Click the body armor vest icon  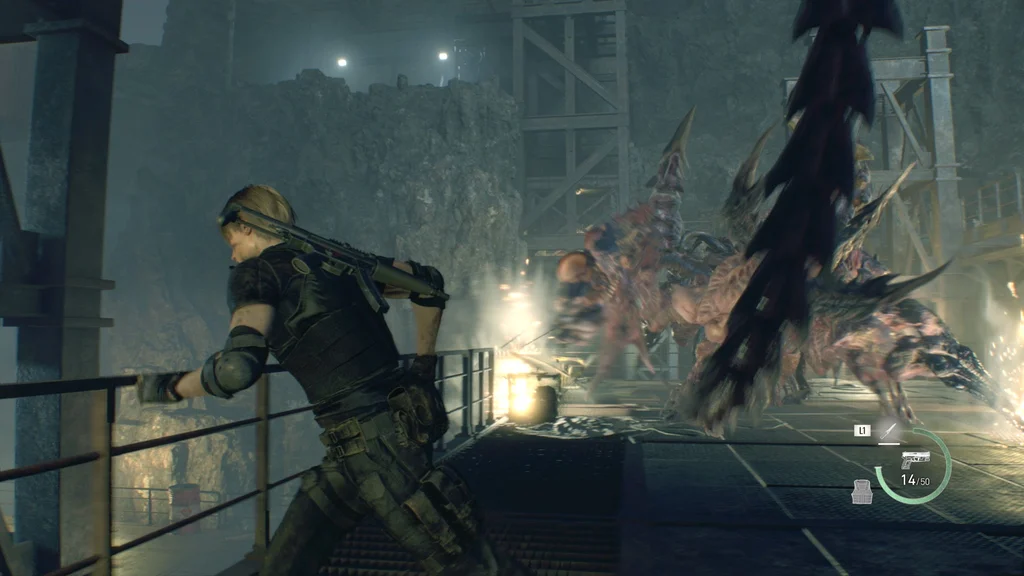(x=864, y=491)
